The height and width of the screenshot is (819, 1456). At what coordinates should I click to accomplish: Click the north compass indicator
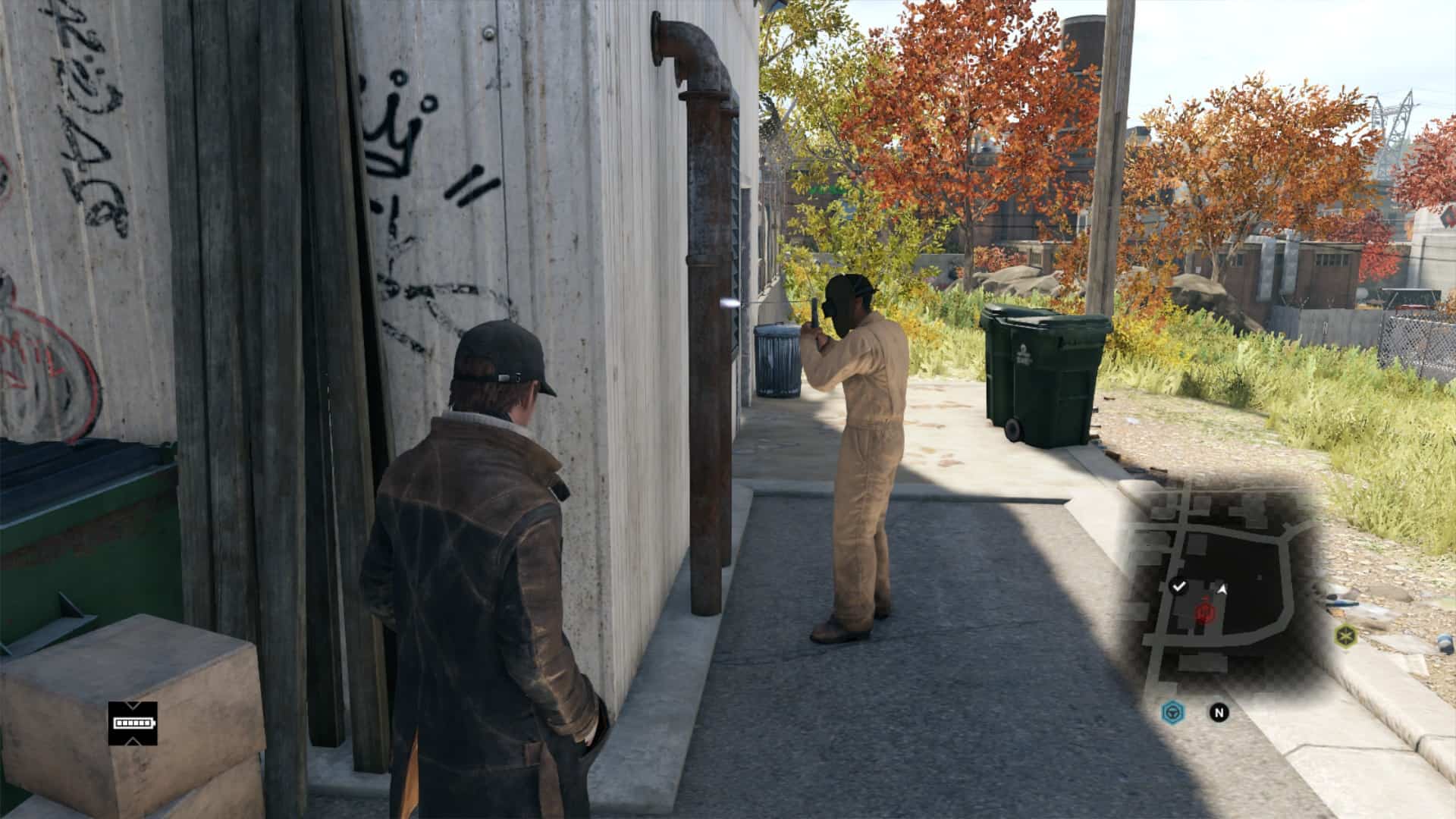coord(1219,712)
